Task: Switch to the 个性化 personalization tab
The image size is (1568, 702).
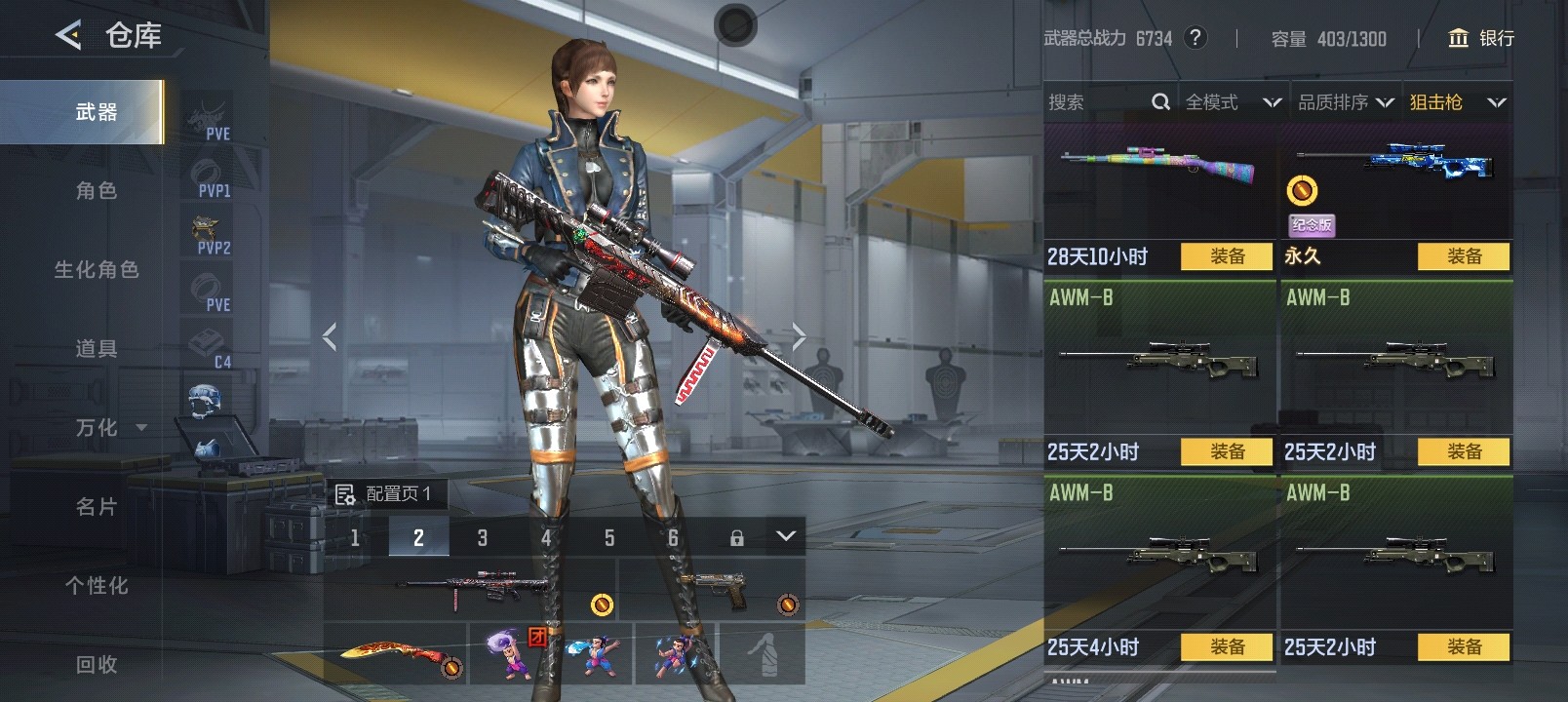Action: tap(96, 586)
